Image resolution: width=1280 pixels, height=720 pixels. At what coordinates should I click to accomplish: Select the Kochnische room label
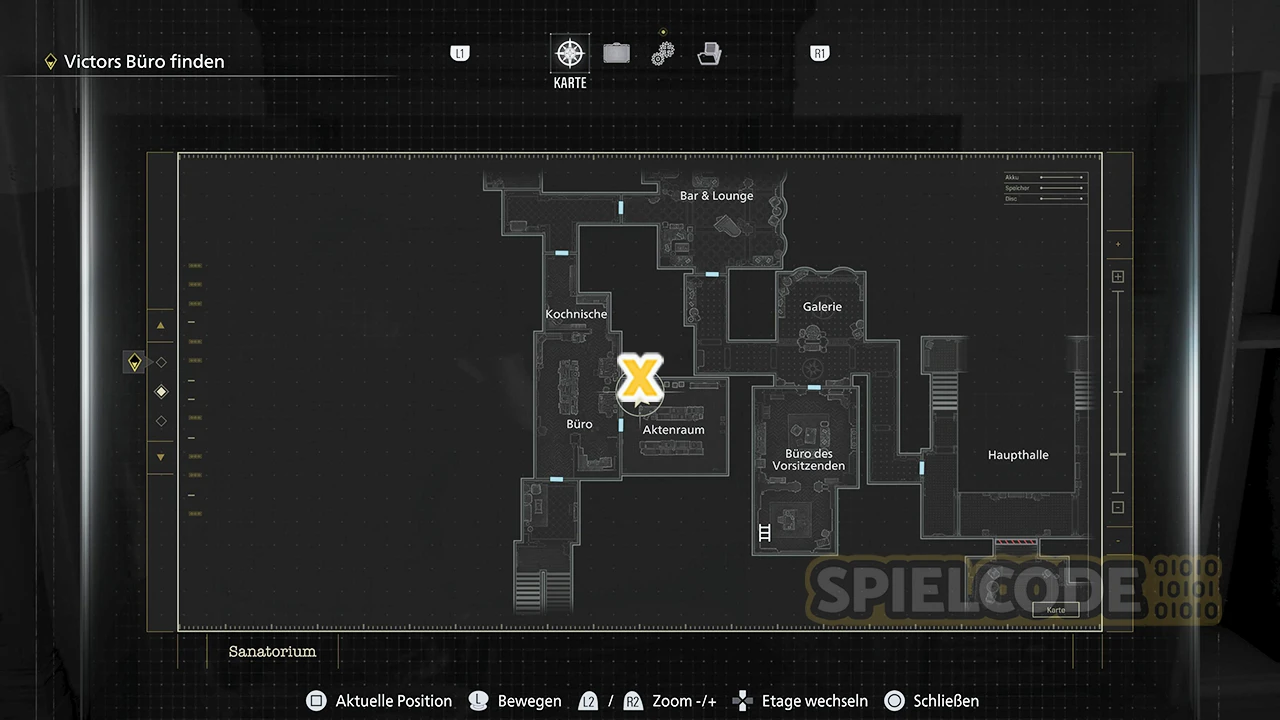pyautogui.click(x=576, y=314)
